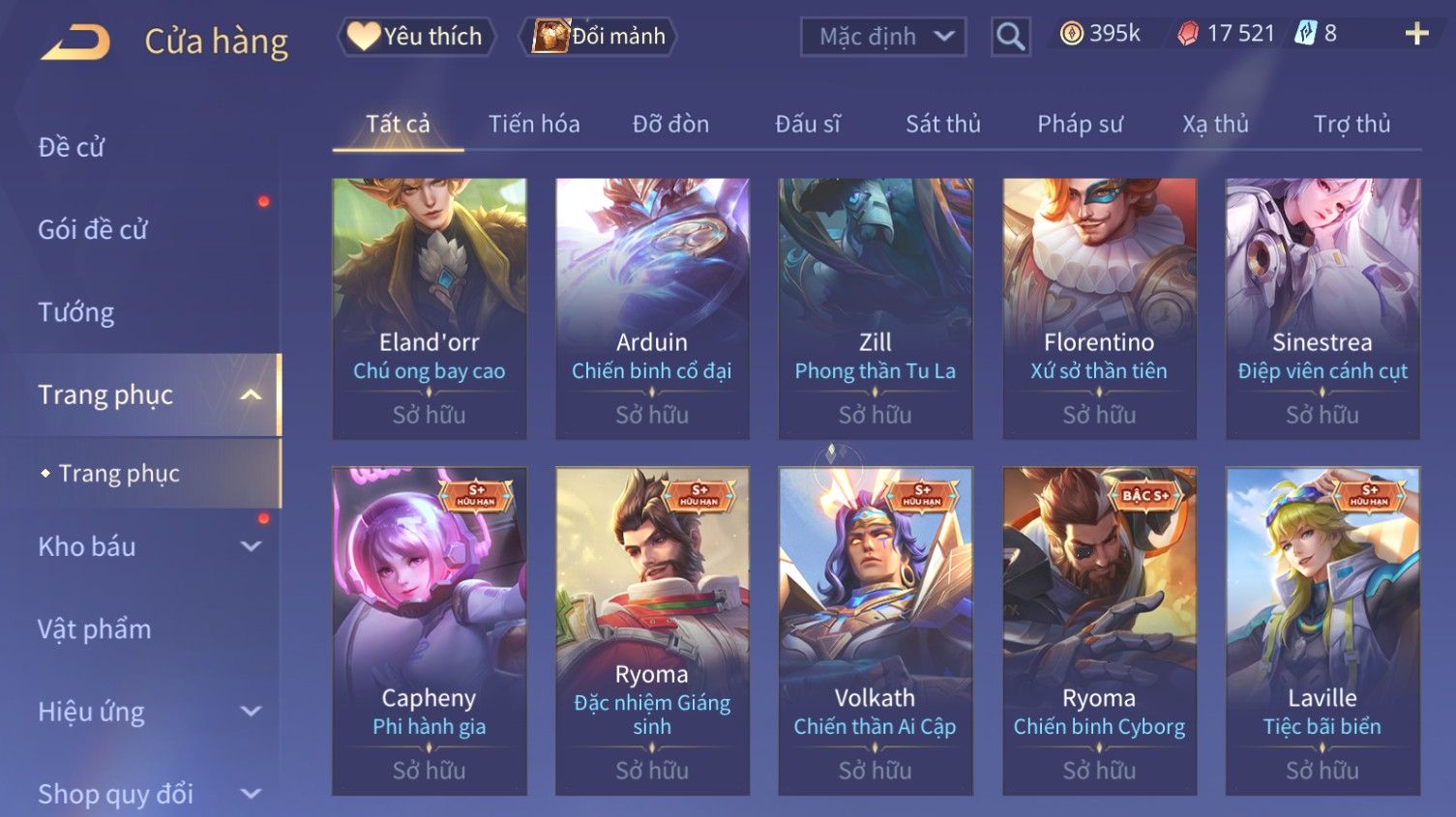Open the Yêu thích favorites list

(417, 37)
